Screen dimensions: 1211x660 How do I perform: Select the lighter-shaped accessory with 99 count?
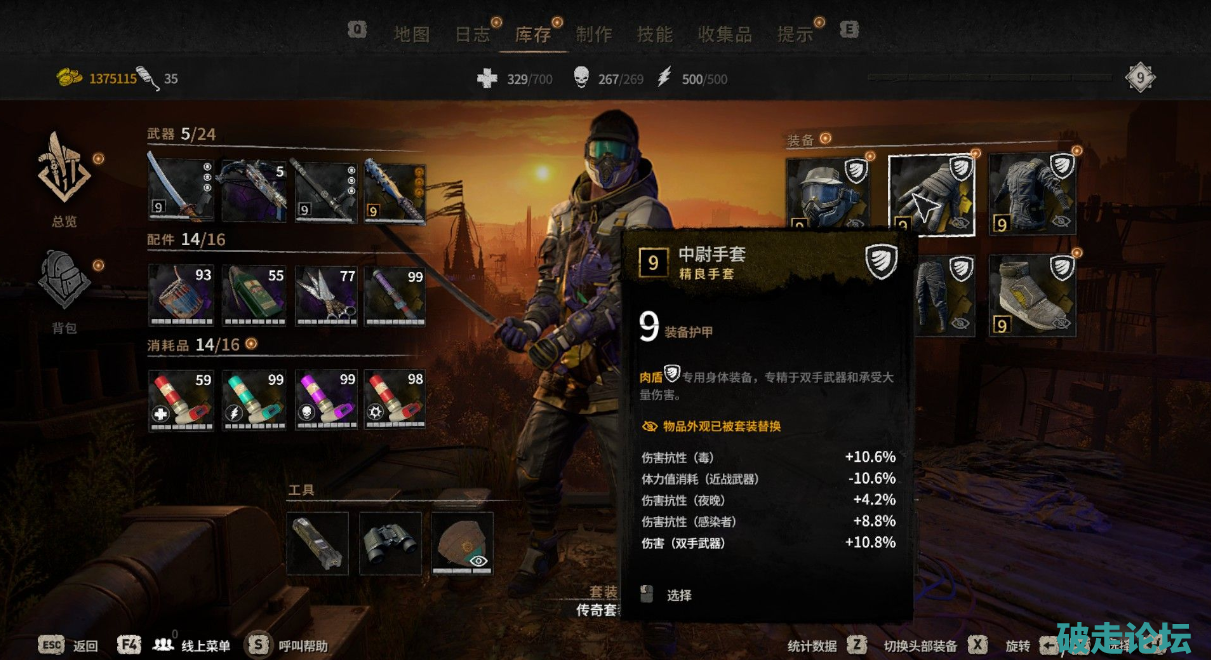pos(395,294)
